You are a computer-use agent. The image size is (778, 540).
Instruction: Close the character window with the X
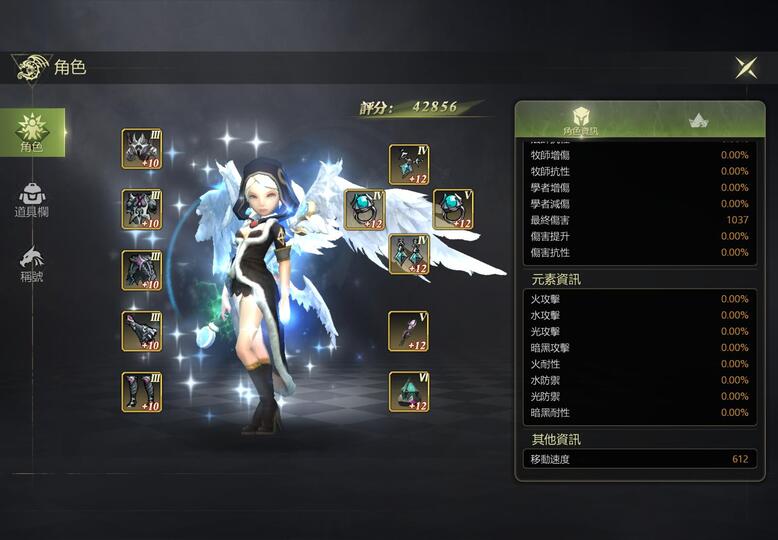point(746,67)
